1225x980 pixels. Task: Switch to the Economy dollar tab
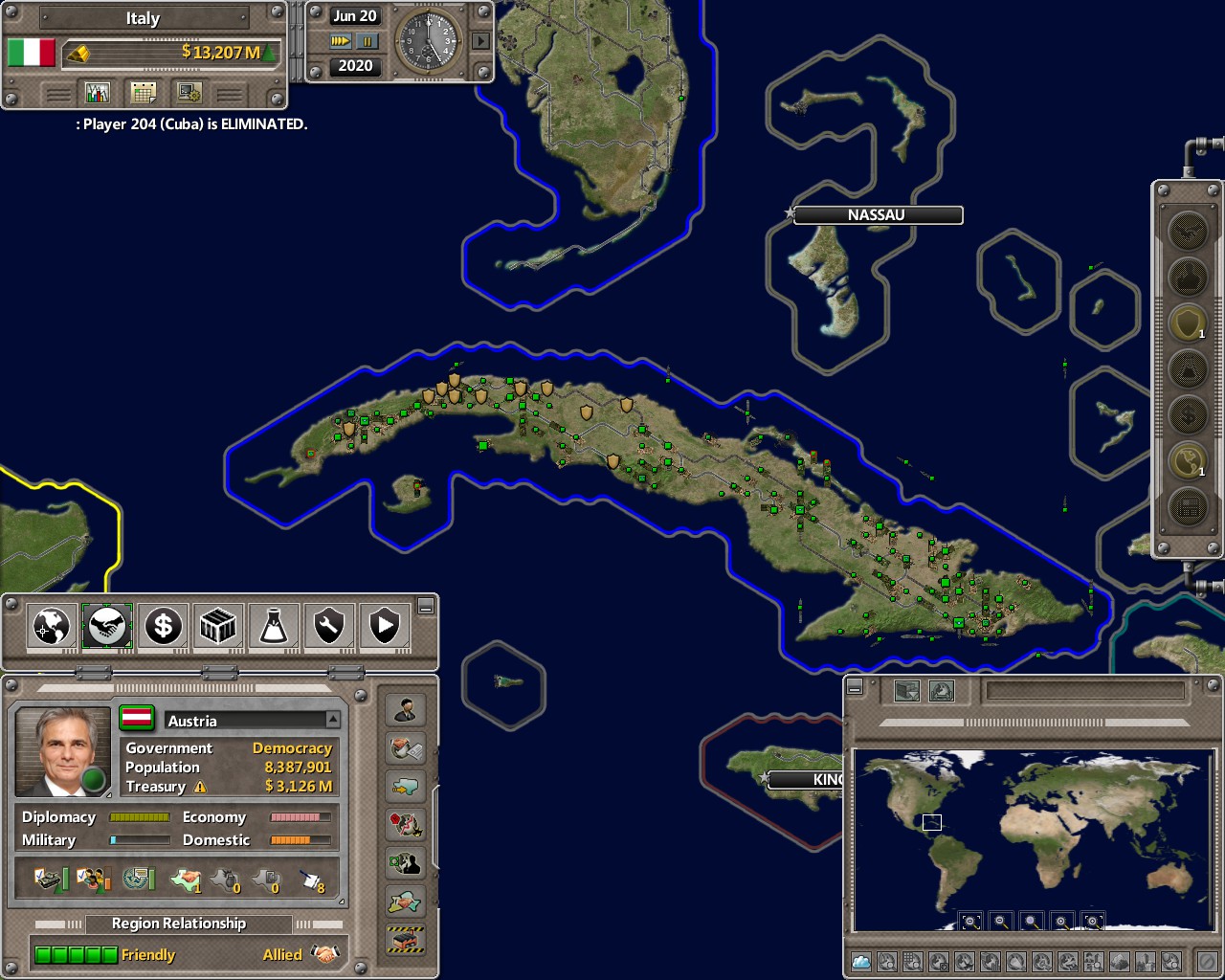[163, 626]
